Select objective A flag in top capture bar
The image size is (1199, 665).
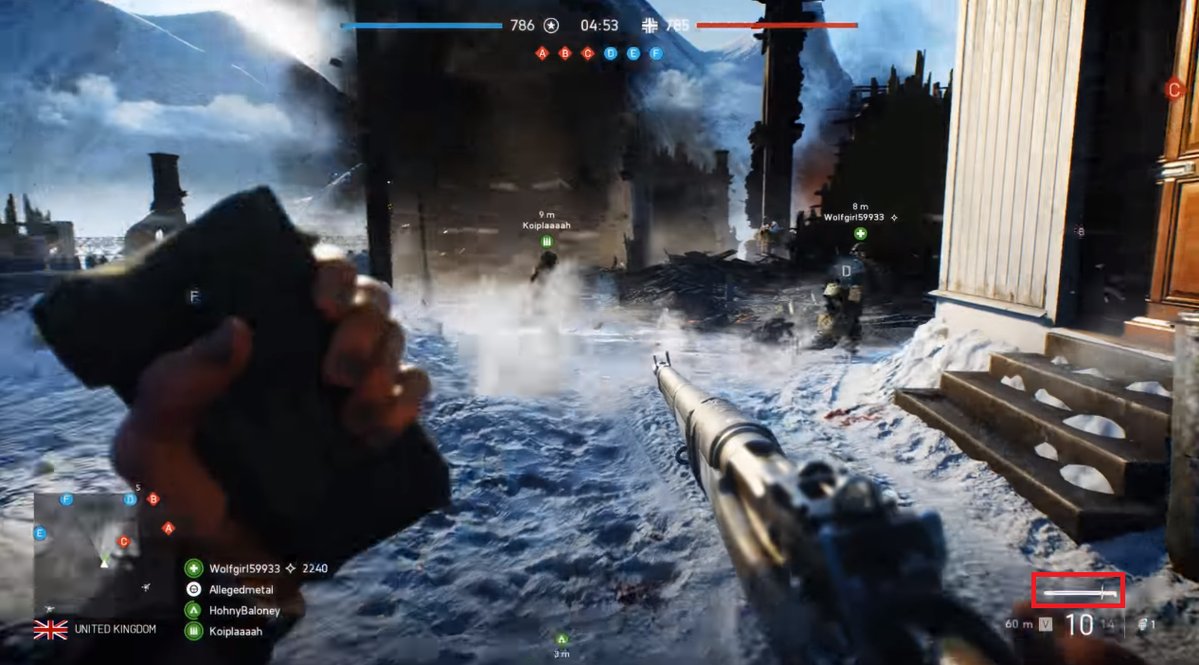[542, 53]
